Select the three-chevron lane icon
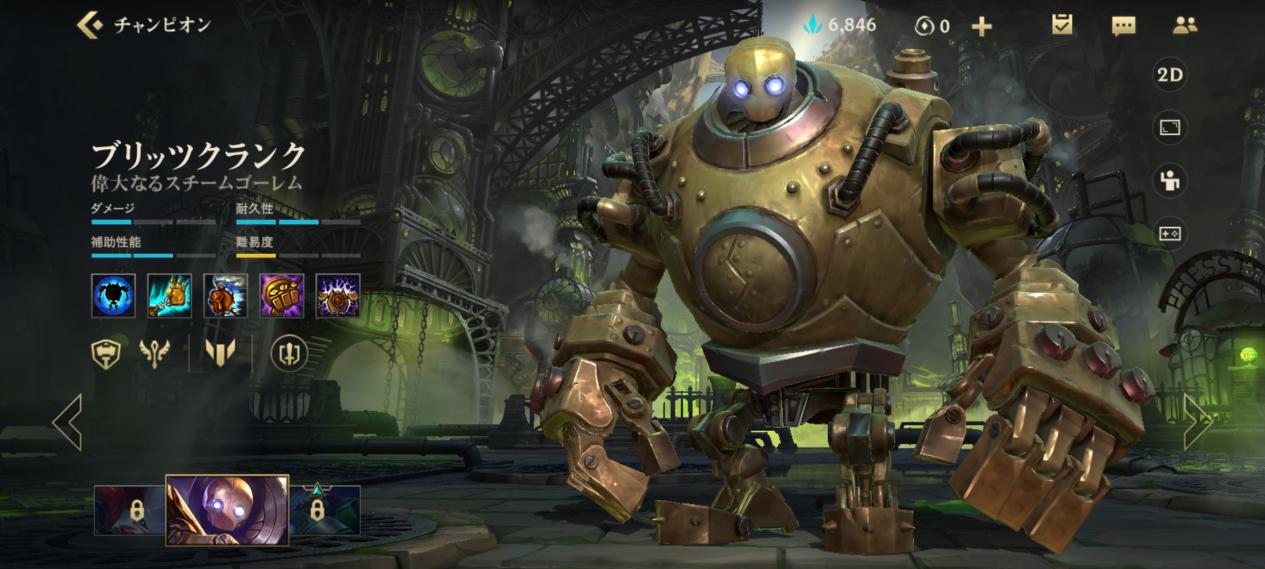Viewport: 1265px width, 569px height. [218, 352]
